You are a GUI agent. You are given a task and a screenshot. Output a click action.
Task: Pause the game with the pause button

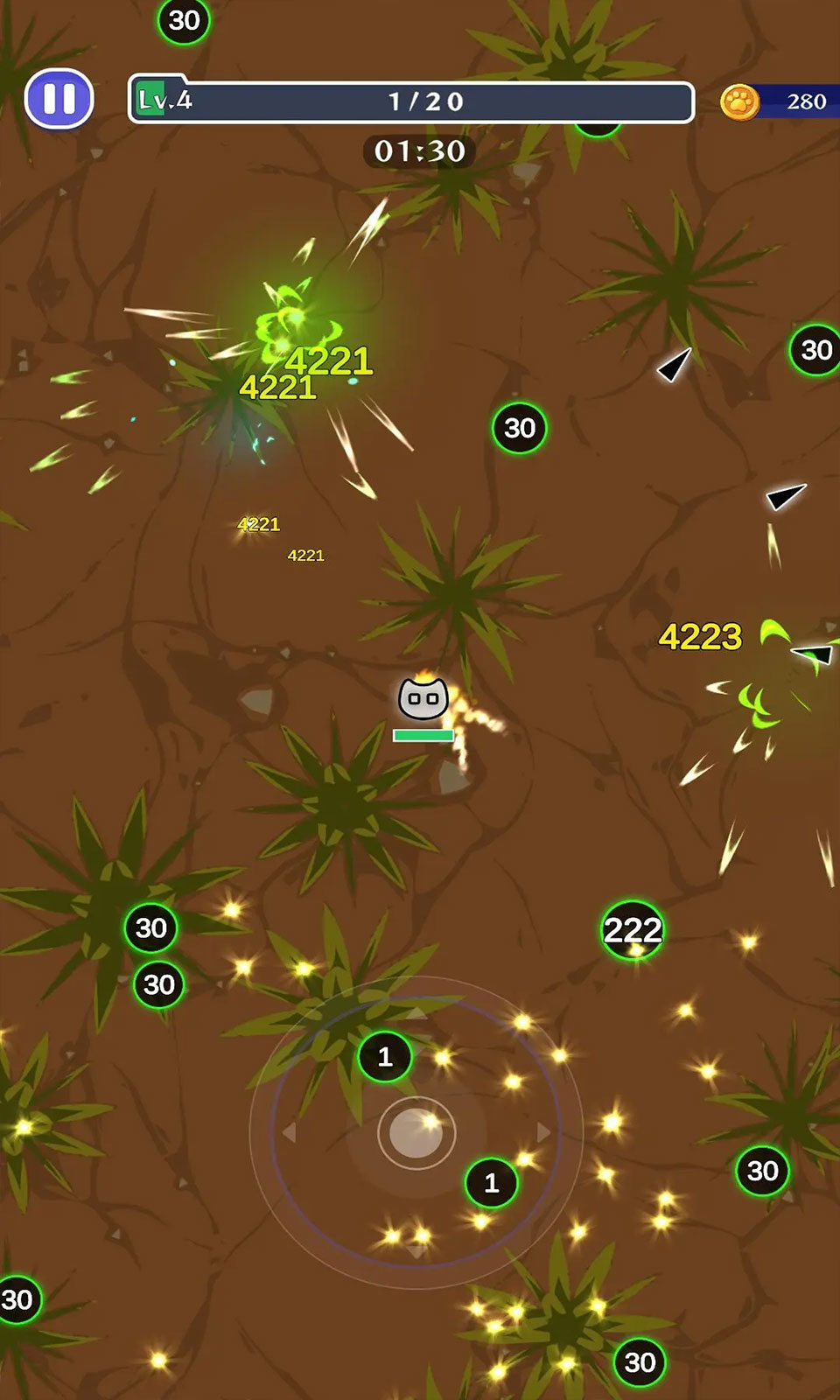click(59, 99)
